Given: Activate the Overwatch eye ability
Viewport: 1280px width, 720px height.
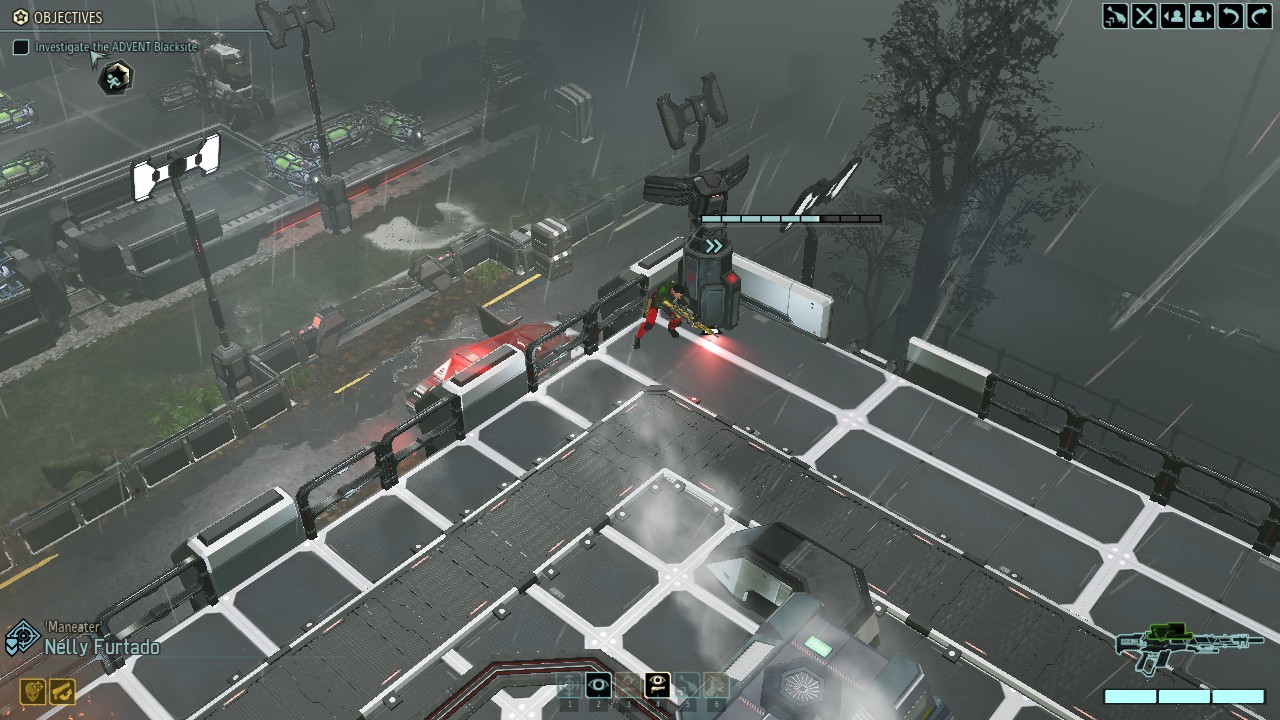Looking at the screenshot, I should click(599, 685).
